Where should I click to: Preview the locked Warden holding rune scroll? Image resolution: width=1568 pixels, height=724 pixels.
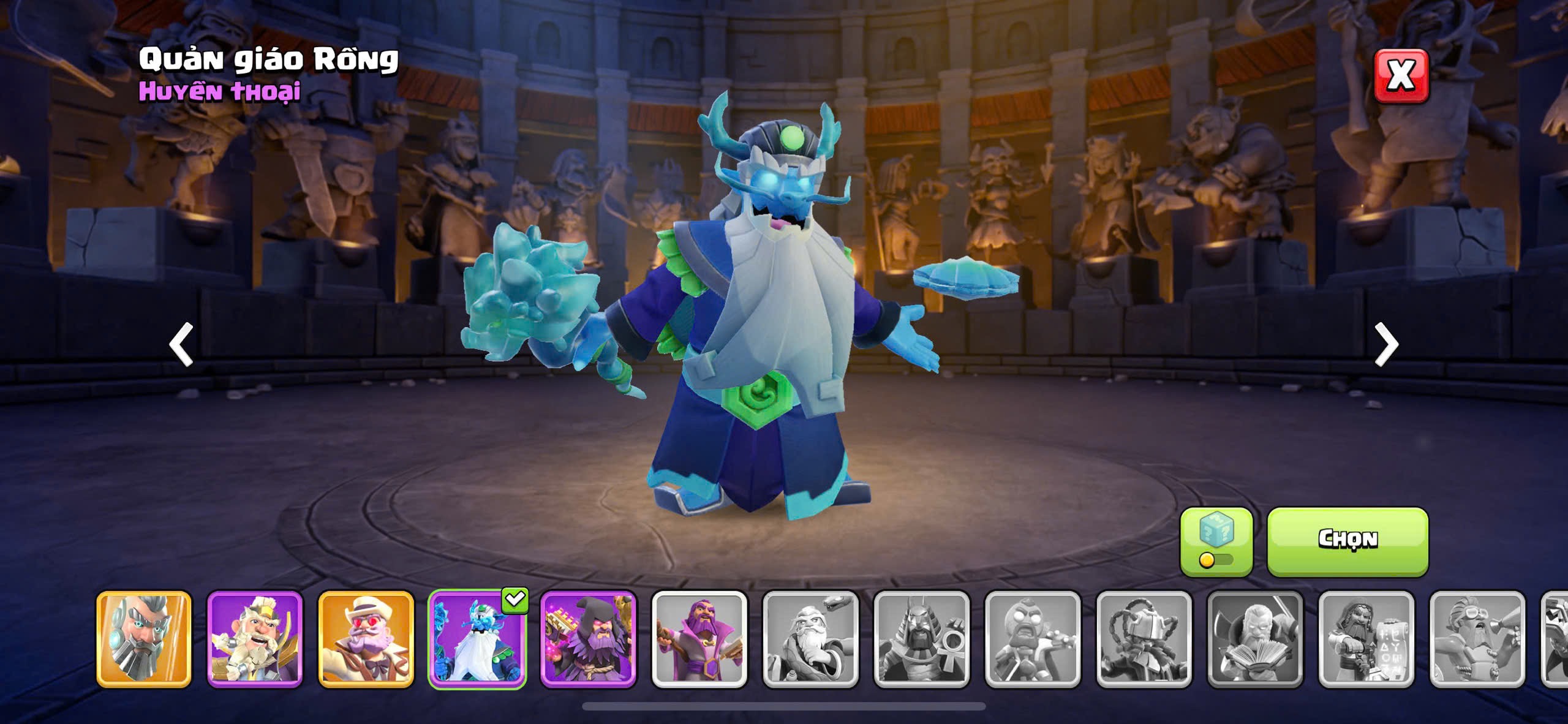coord(1366,638)
